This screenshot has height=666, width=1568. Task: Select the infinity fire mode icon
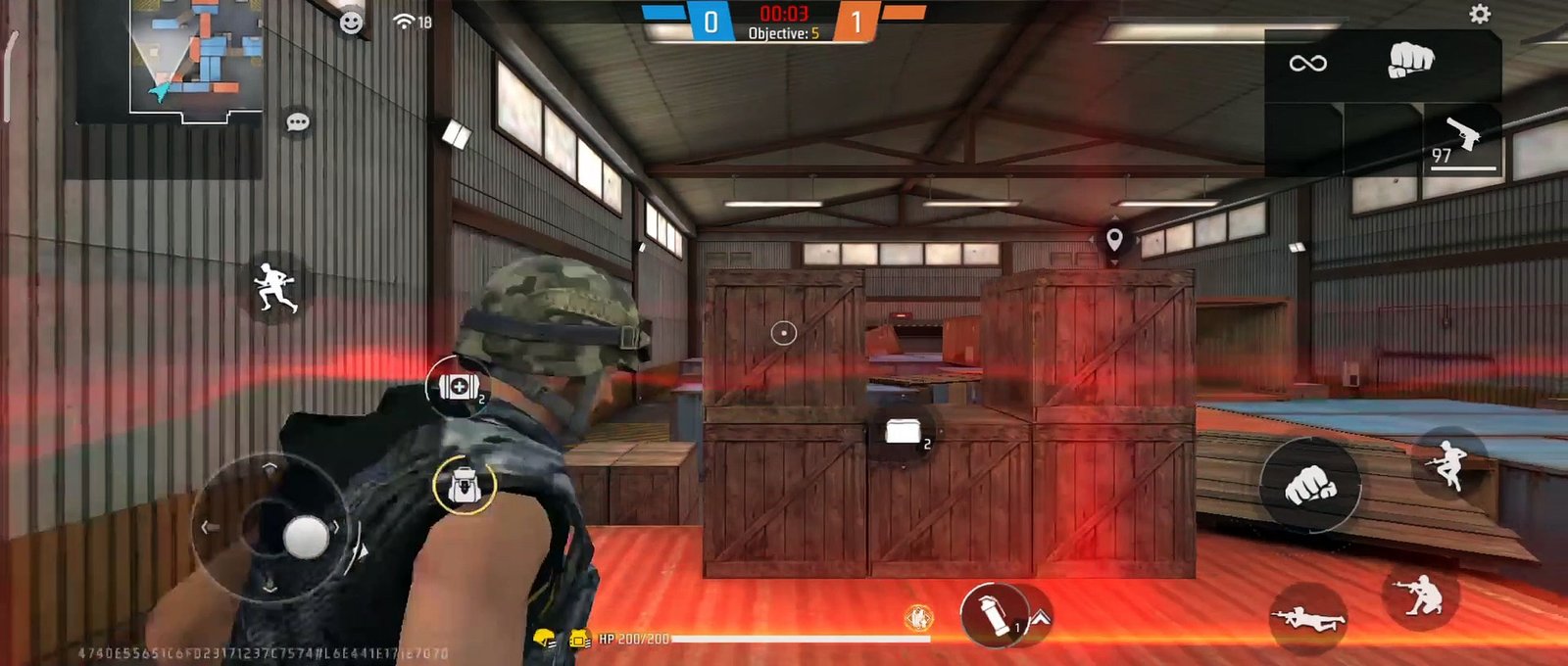[x=1308, y=64]
